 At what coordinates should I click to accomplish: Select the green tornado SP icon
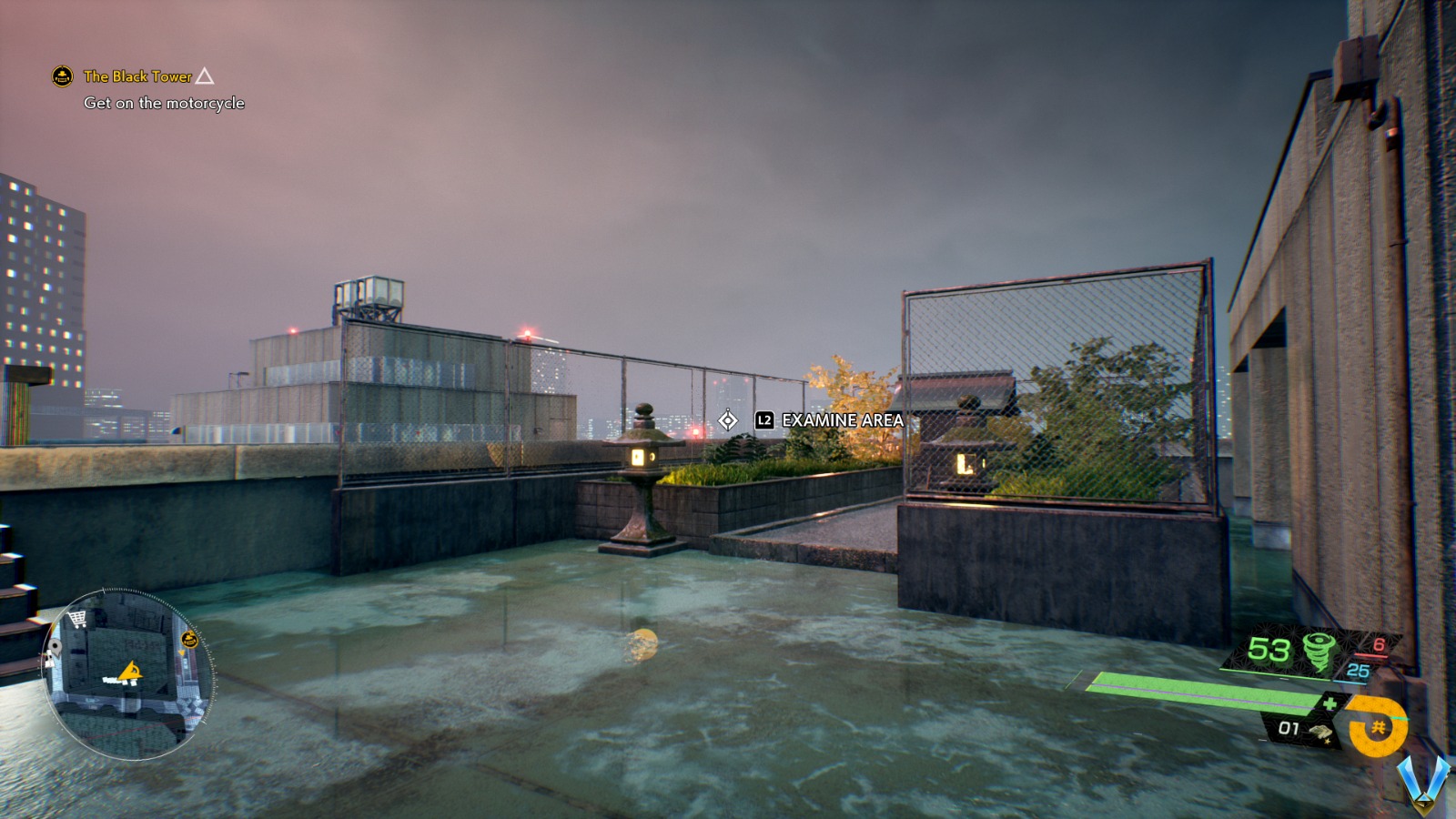click(x=1318, y=652)
